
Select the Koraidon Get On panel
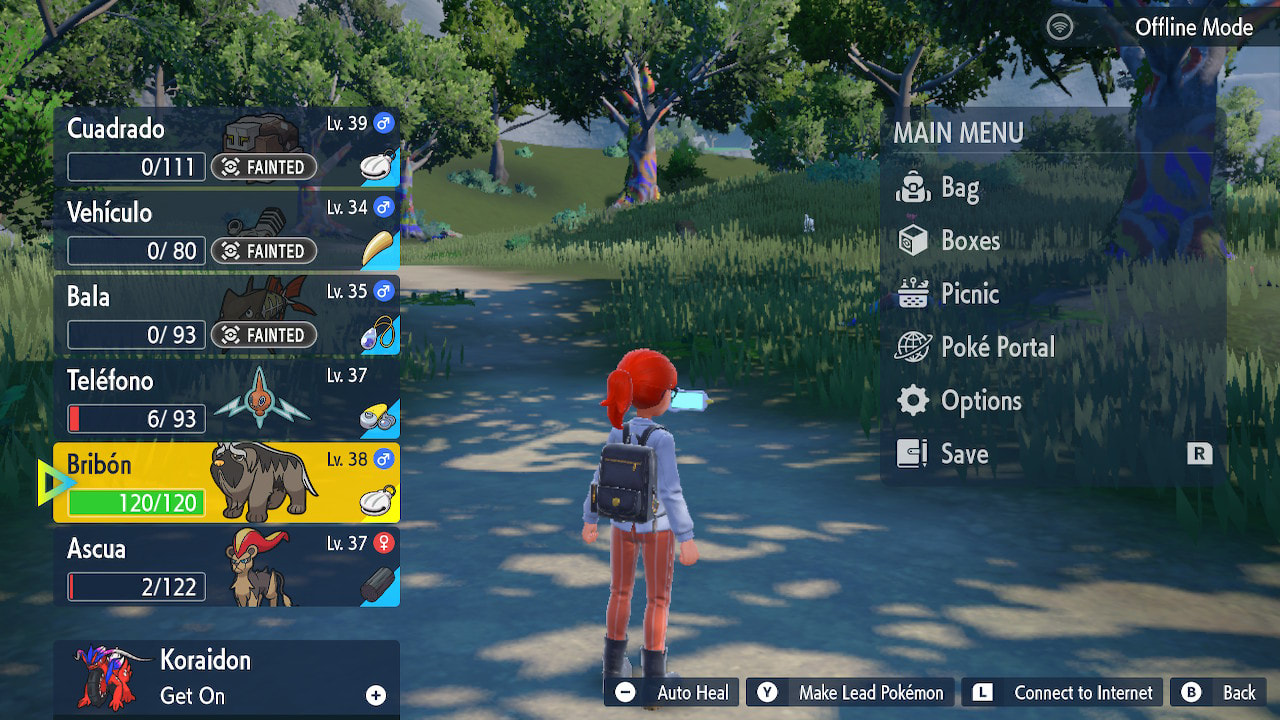(x=226, y=678)
